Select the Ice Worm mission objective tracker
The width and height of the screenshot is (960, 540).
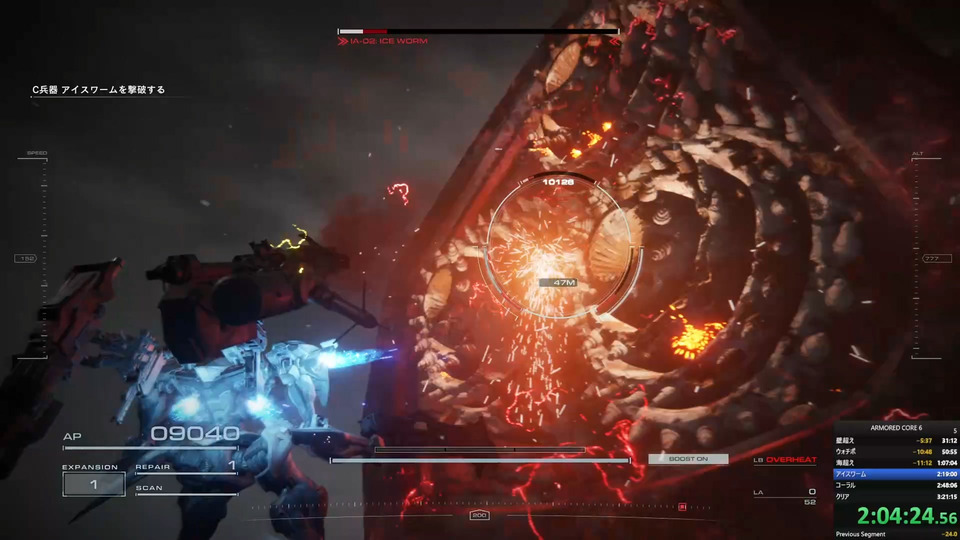[x=98, y=90]
